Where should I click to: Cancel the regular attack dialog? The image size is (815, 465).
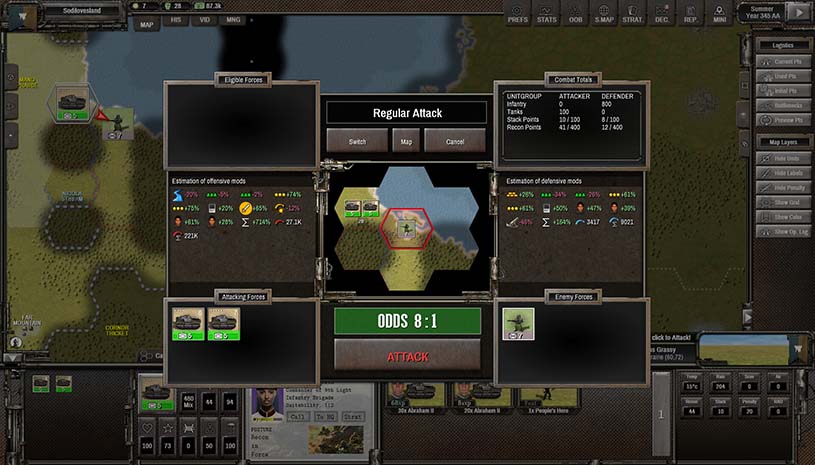click(x=455, y=141)
